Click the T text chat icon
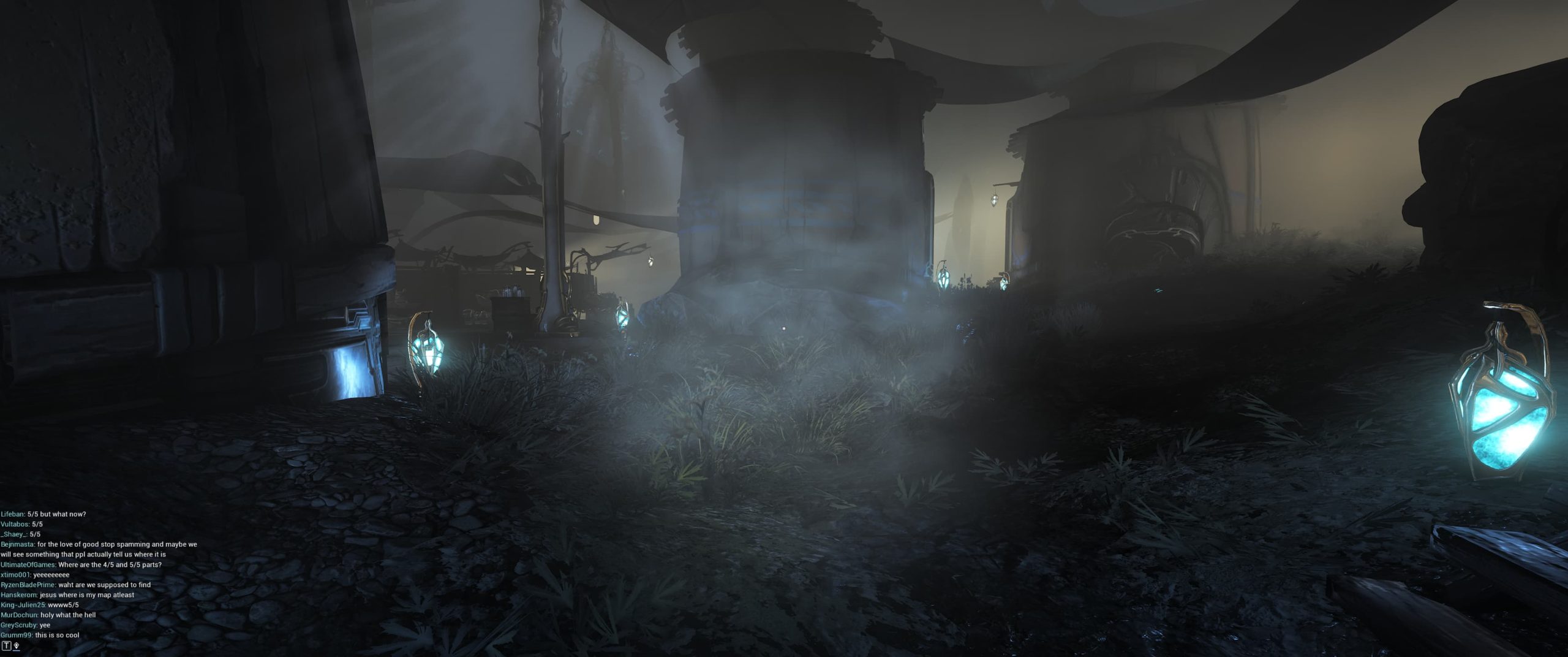Viewport: 1568px width, 657px height. 7,646
